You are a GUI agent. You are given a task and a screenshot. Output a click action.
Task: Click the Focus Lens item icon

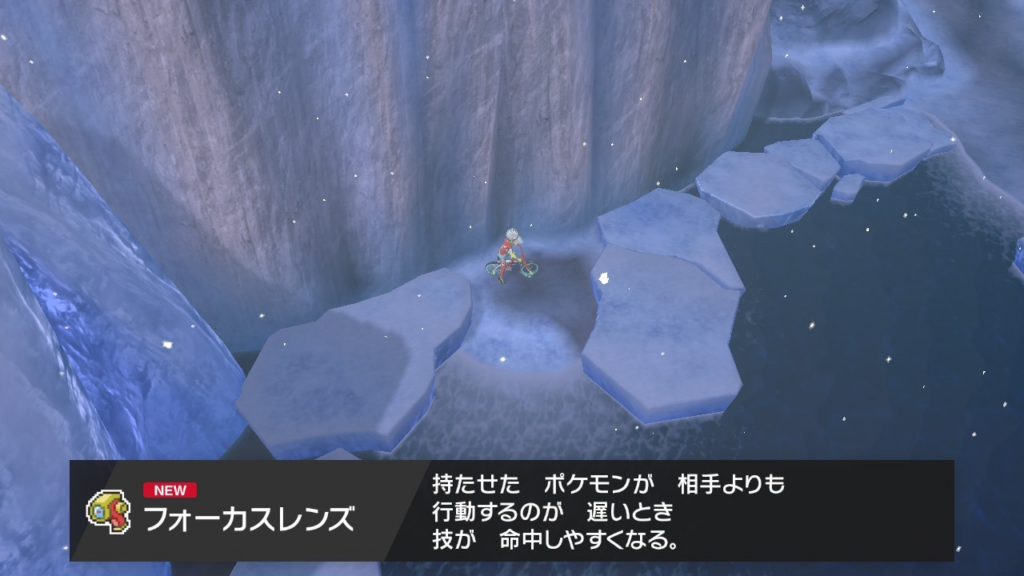[x=106, y=510]
